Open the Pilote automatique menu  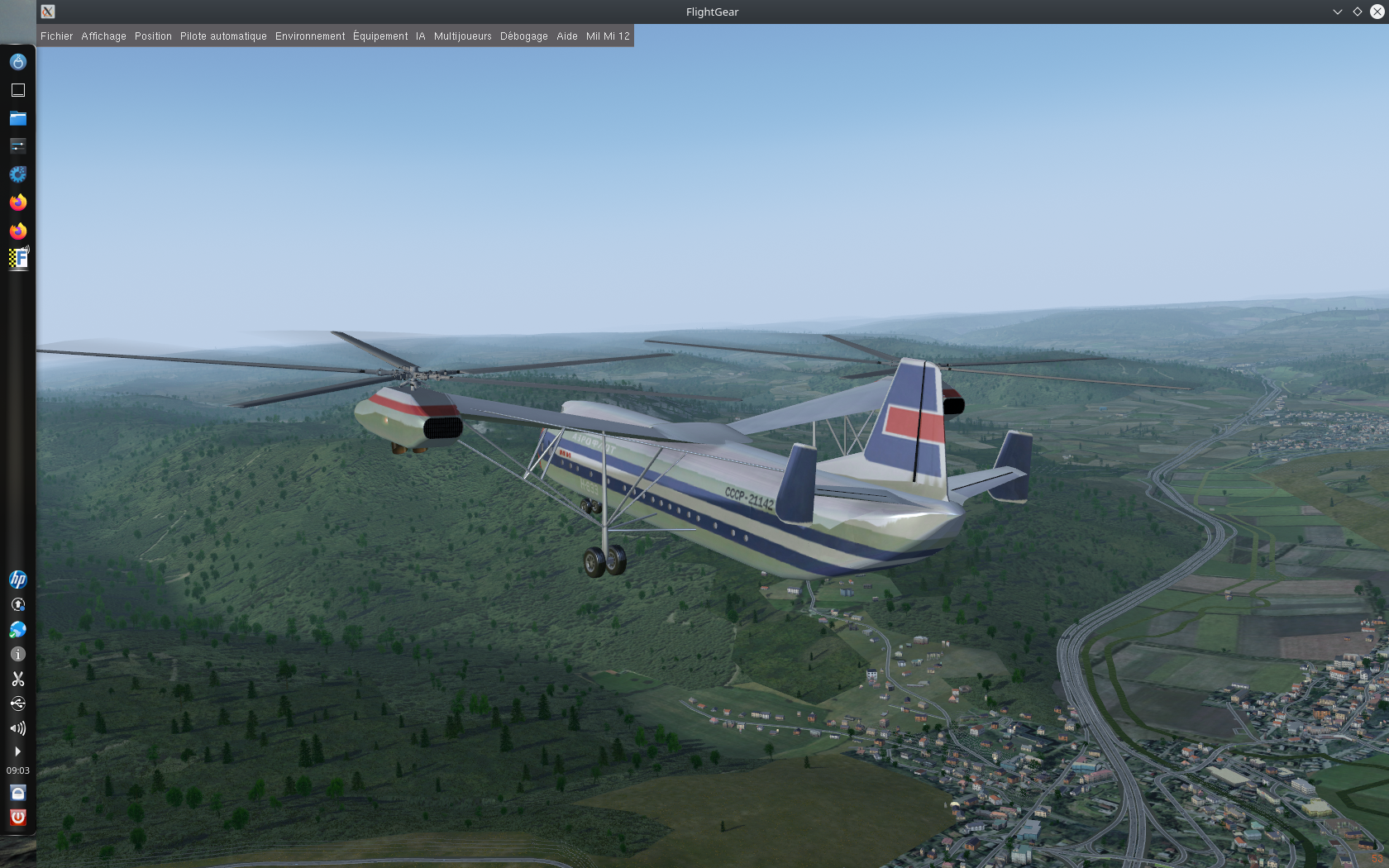point(223,36)
